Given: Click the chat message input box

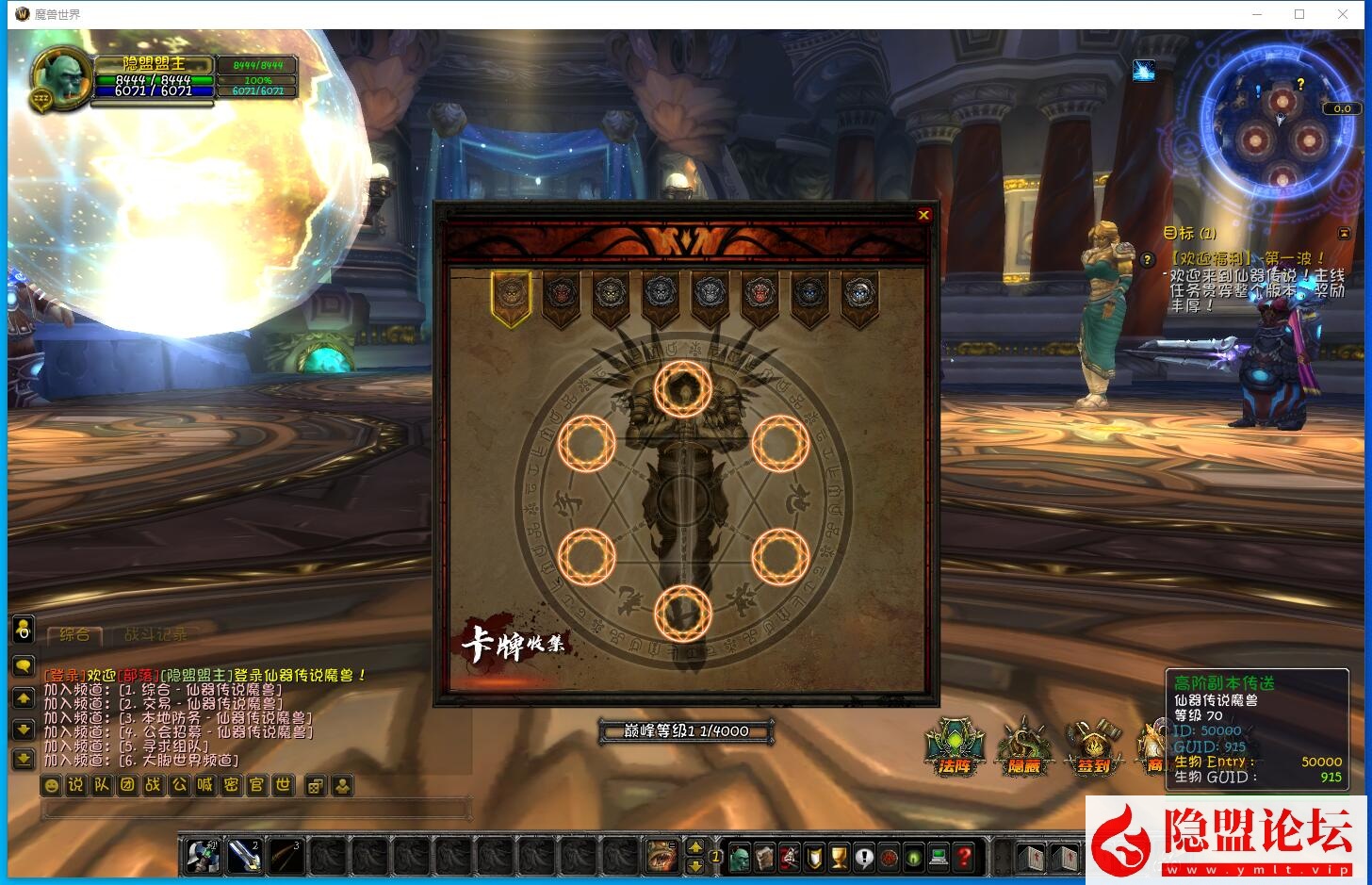Looking at the screenshot, I should [x=256, y=809].
